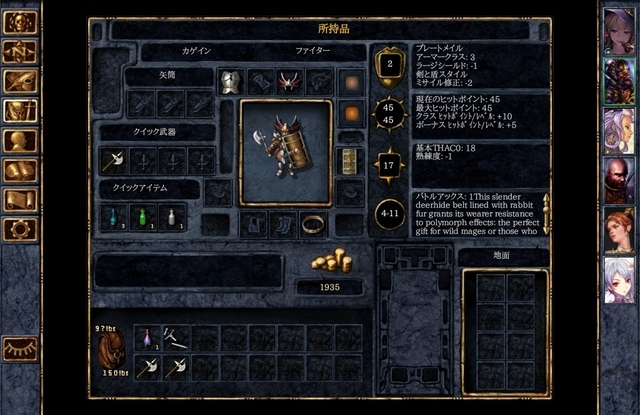640x415 pixels.
Task: Click the armored character paper doll
Action: 285,153
